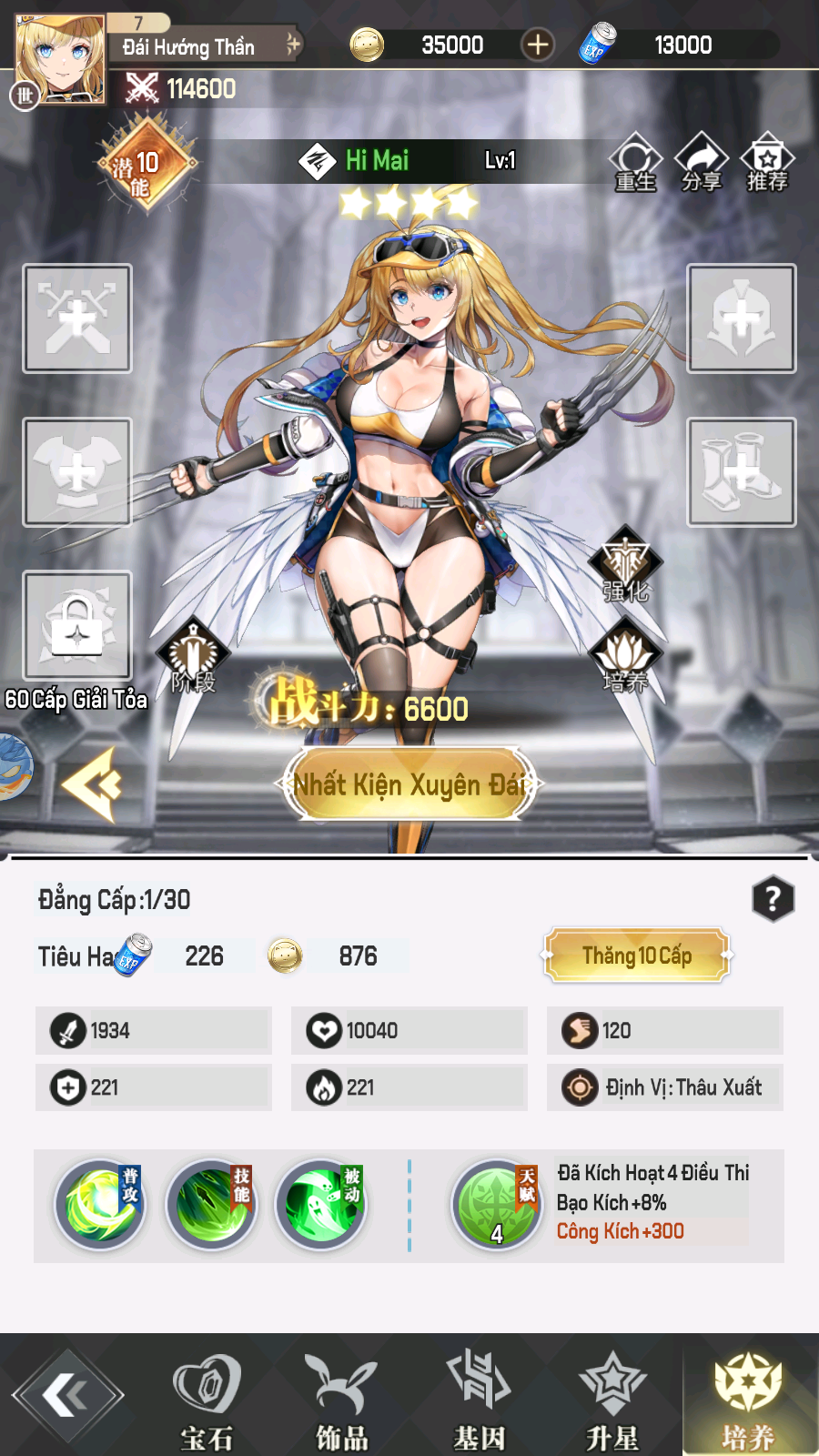Select the empty boots equipment slot

coord(742,472)
